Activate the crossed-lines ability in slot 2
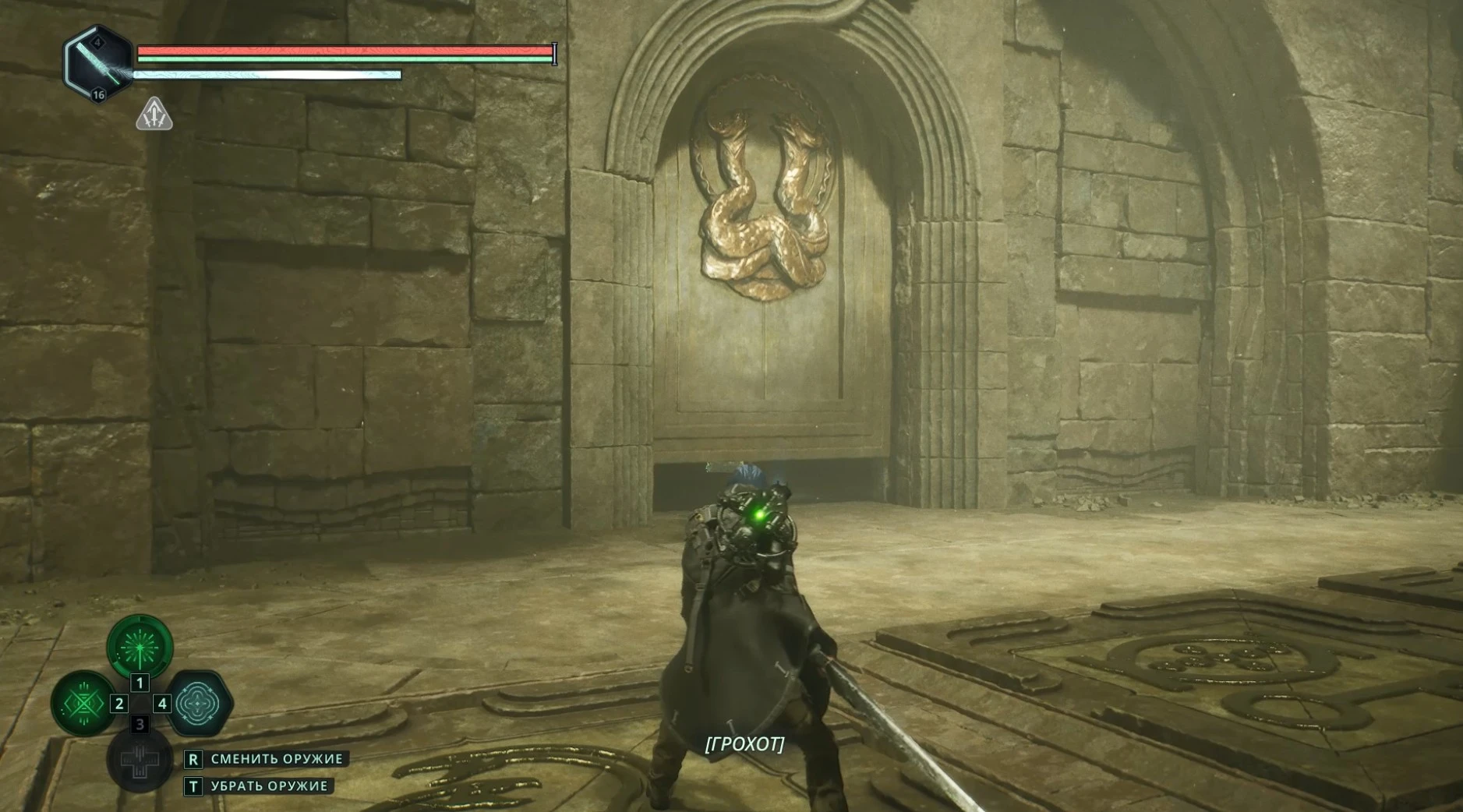This screenshot has height=812, width=1463. (x=83, y=703)
